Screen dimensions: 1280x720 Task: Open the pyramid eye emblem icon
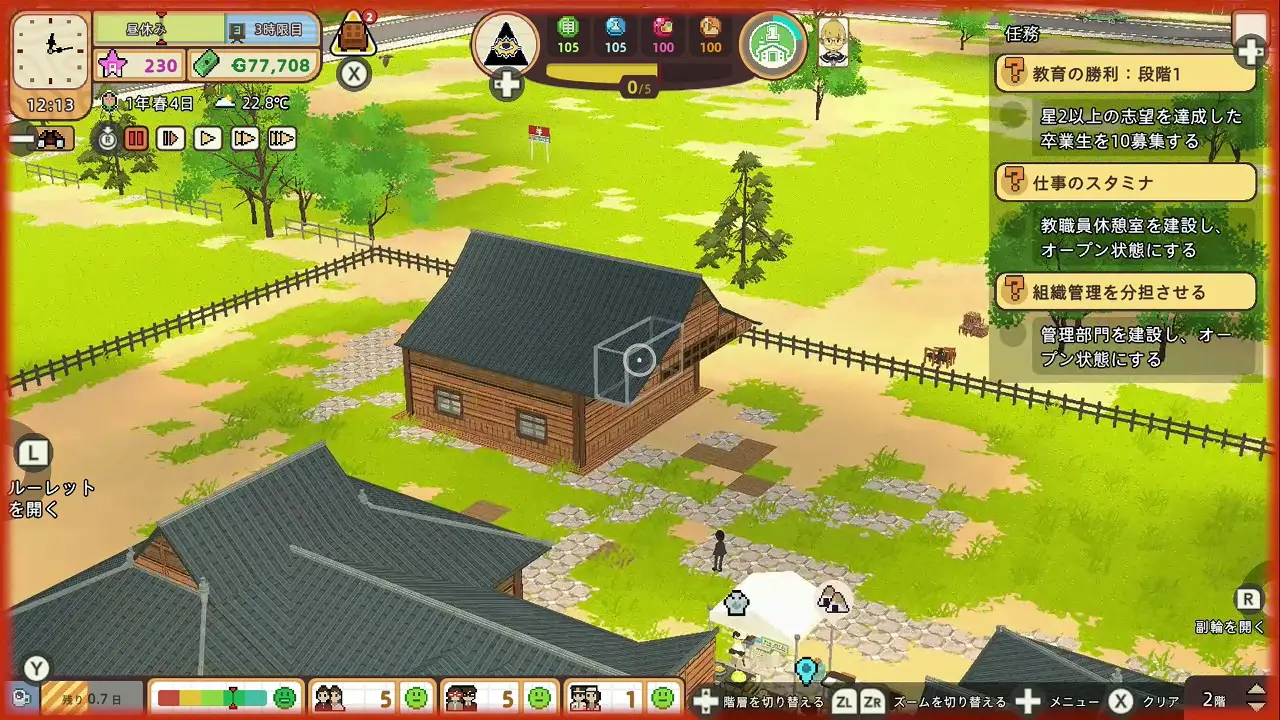coord(505,43)
